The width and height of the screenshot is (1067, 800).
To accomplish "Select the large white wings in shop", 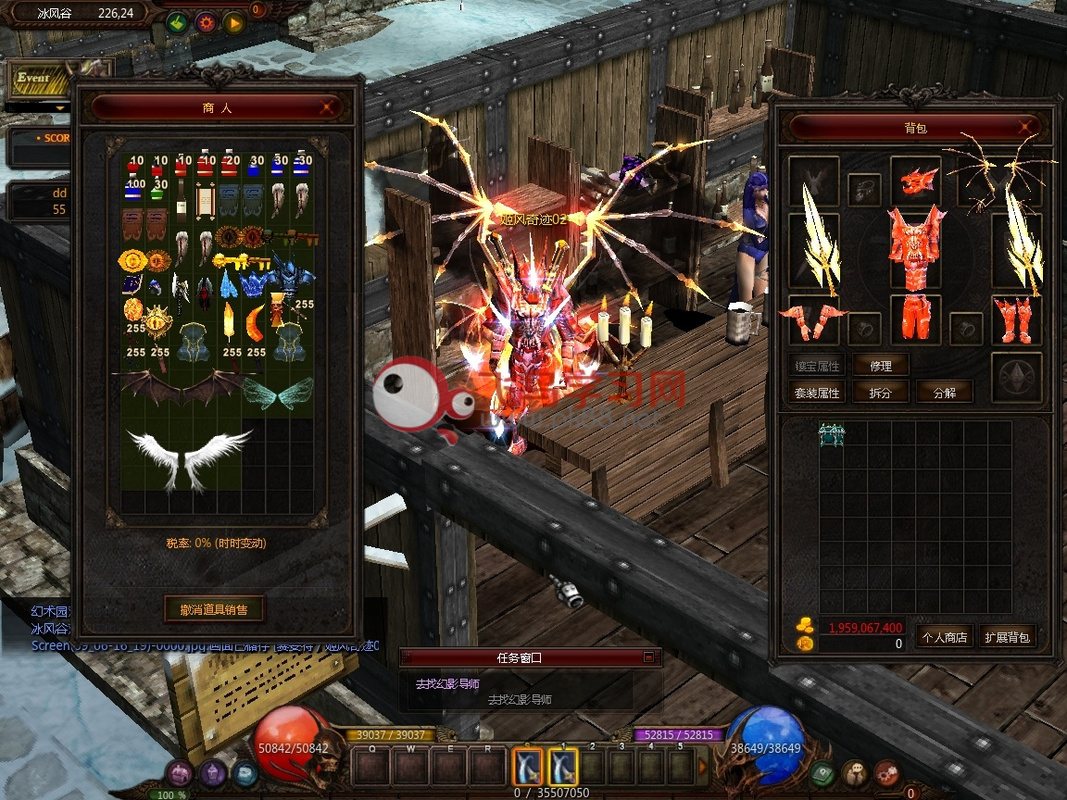I will [189, 458].
